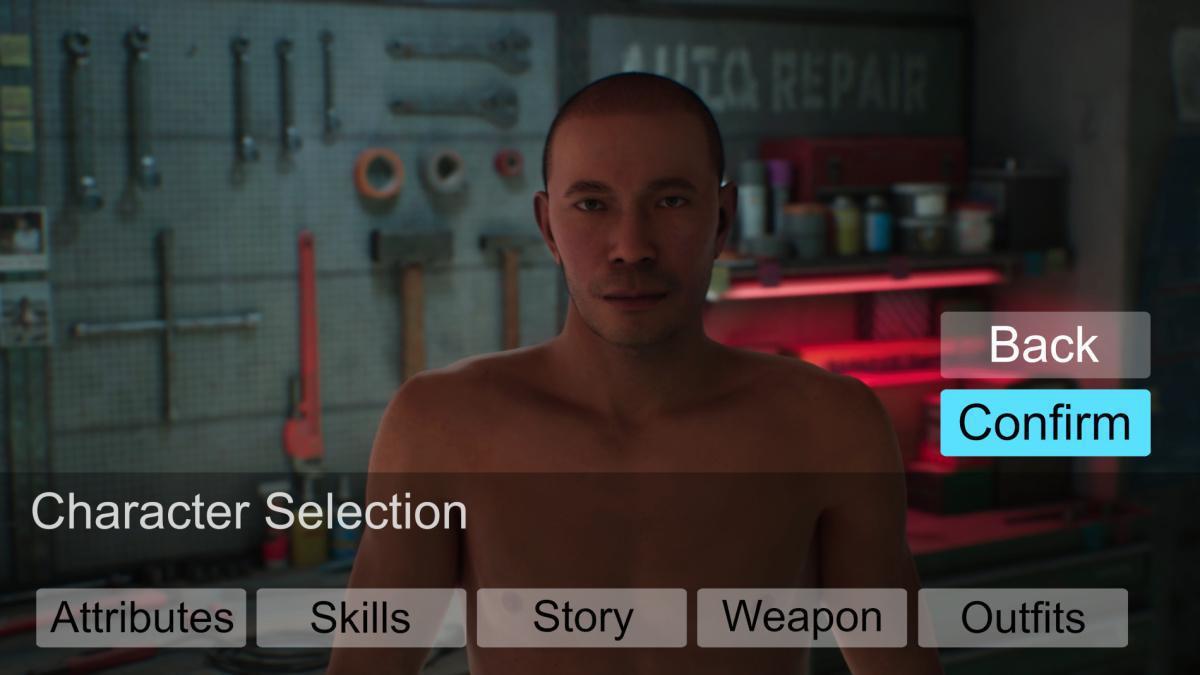Screen dimensions: 1200x675
Task: Click the Back button
Action: (1045, 345)
